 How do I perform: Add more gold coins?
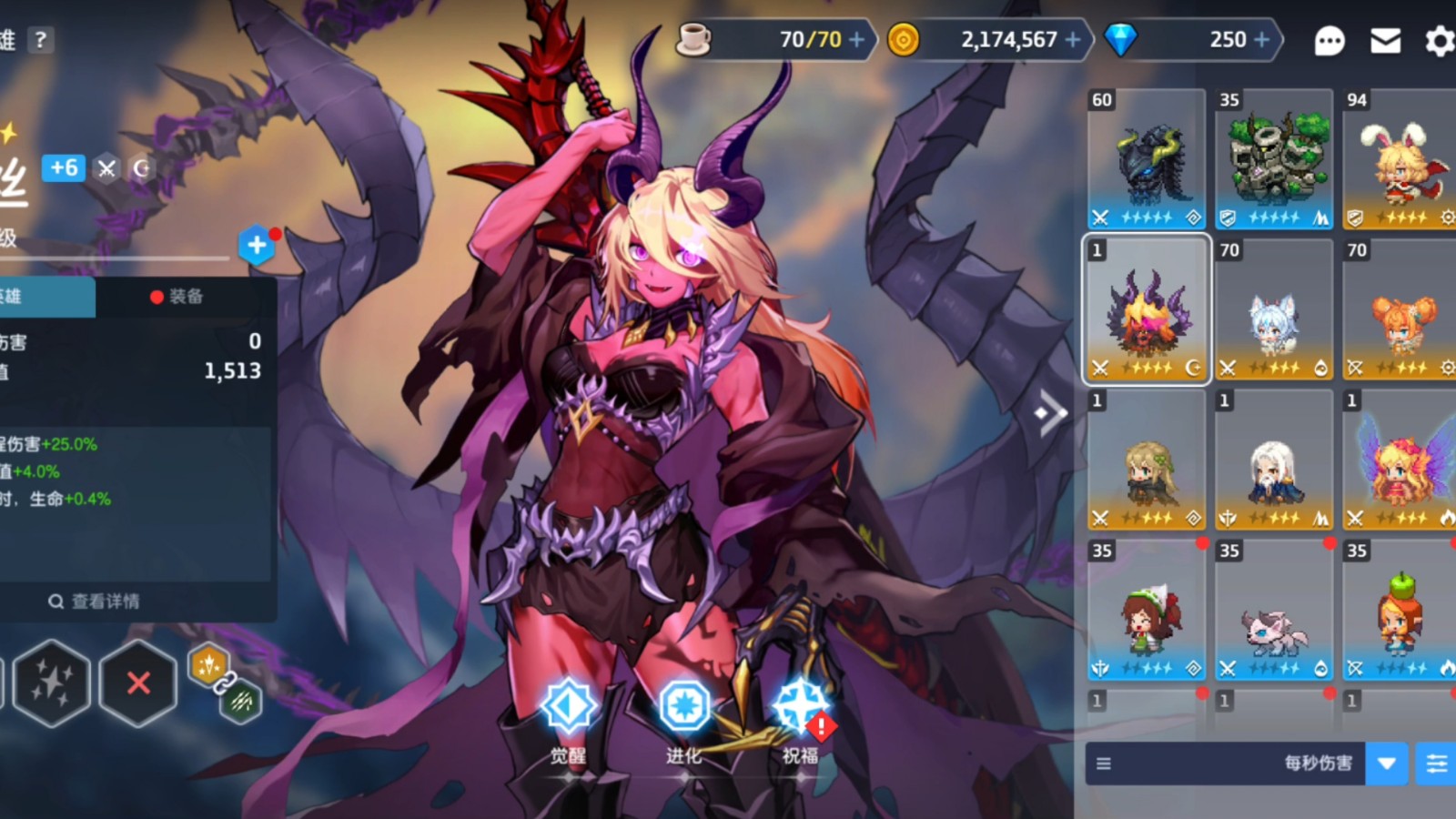point(1074,40)
